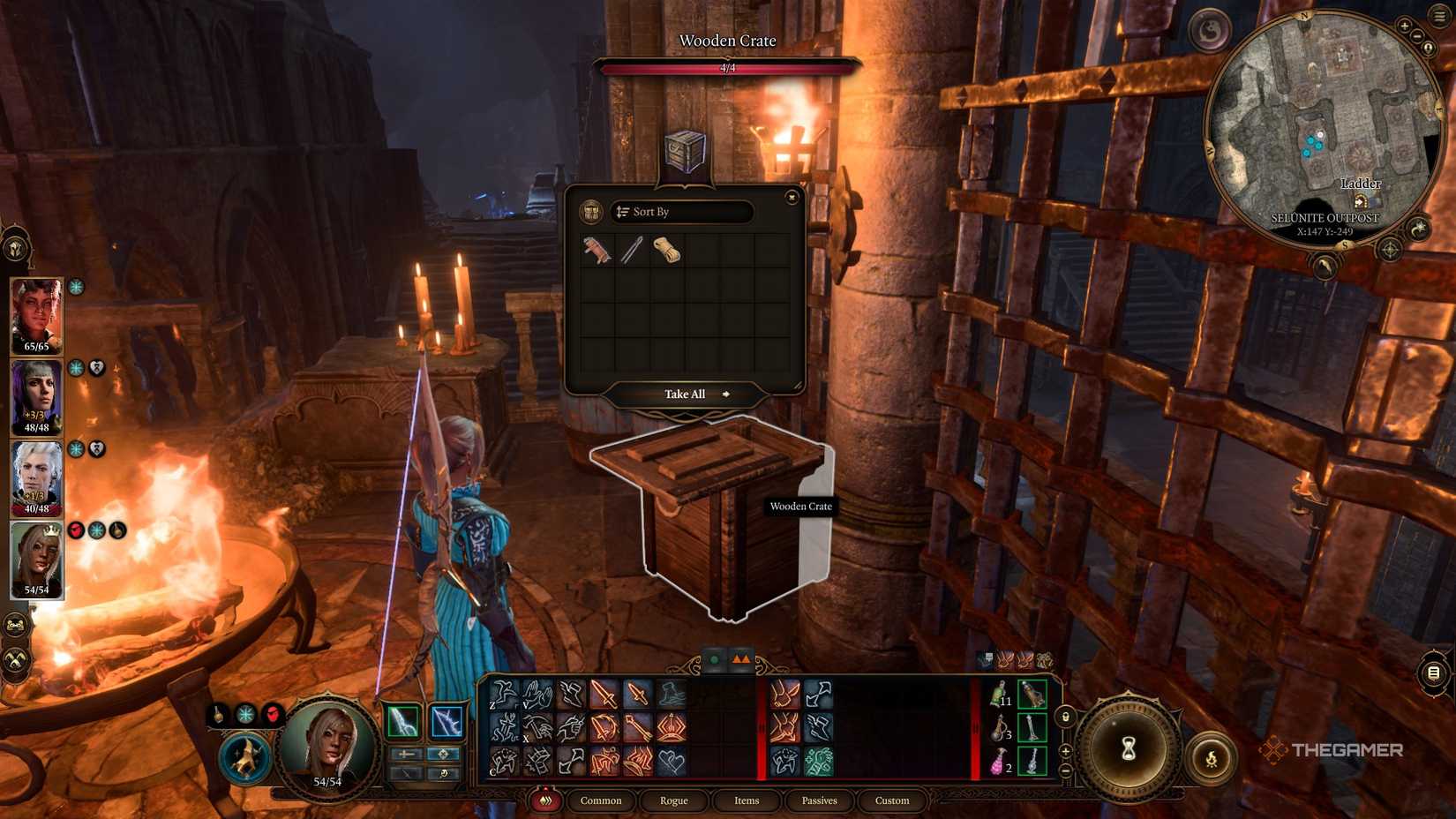Toggle the green dot hotbar mode
The width and height of the screenshot is (1456, 819).
[x=713, y=658]
